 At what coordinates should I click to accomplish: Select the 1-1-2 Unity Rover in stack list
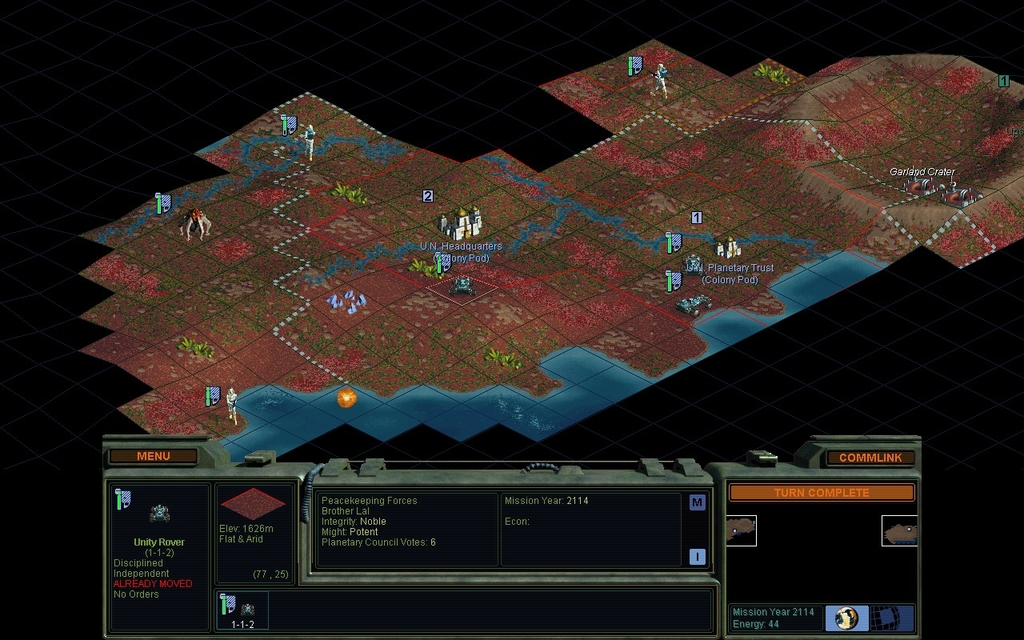tap(243, 610)
